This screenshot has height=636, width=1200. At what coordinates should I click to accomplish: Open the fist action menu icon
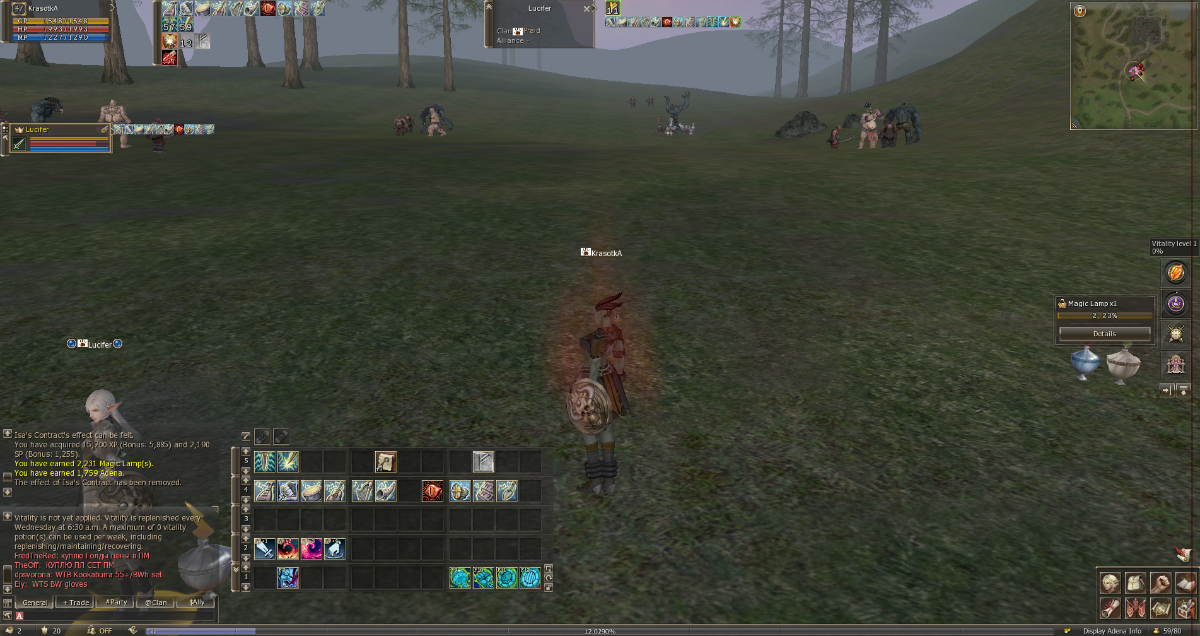(x=1160, y=583)
